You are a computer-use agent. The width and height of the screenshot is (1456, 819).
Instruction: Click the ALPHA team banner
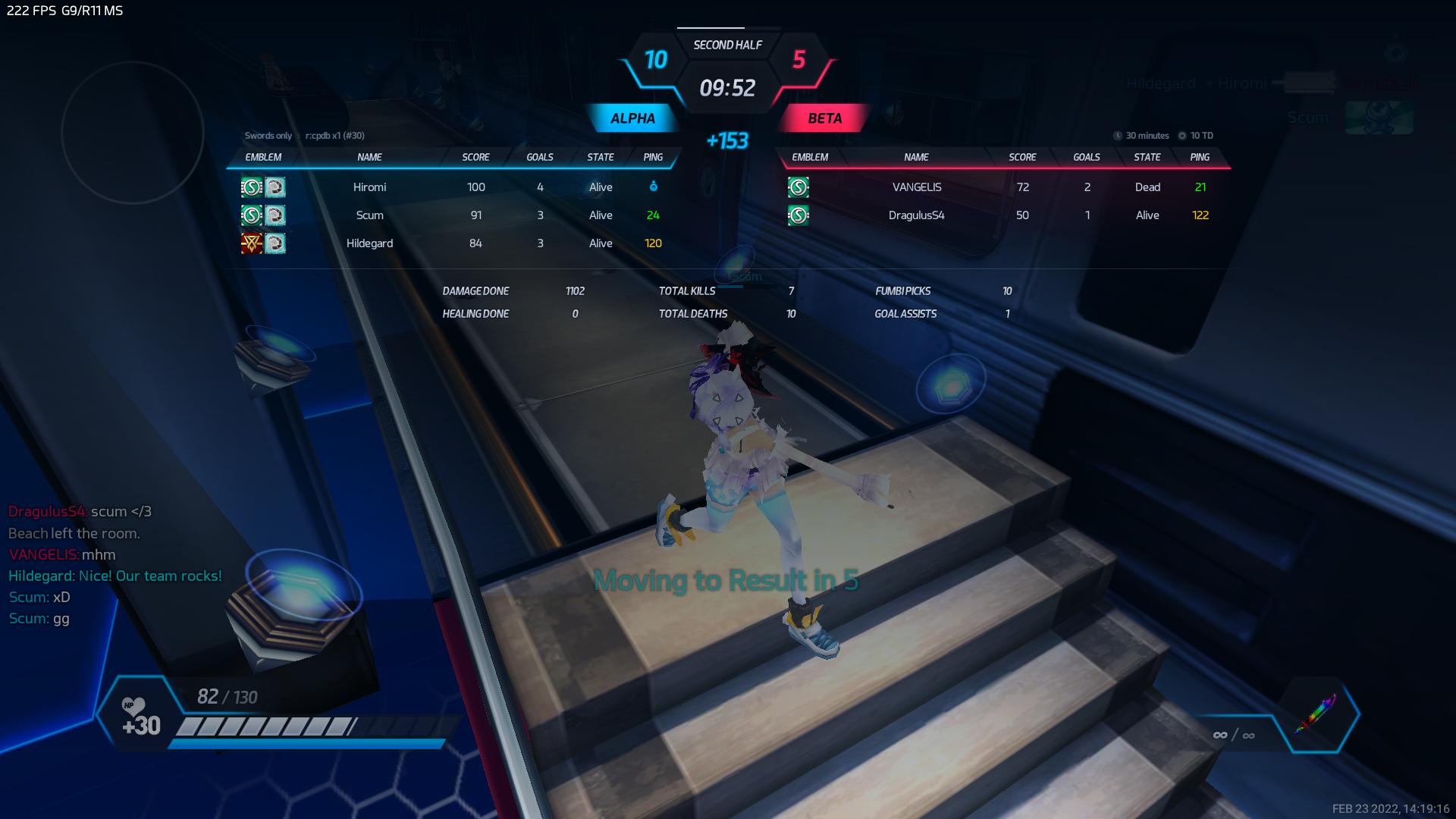tap(632, 118)
